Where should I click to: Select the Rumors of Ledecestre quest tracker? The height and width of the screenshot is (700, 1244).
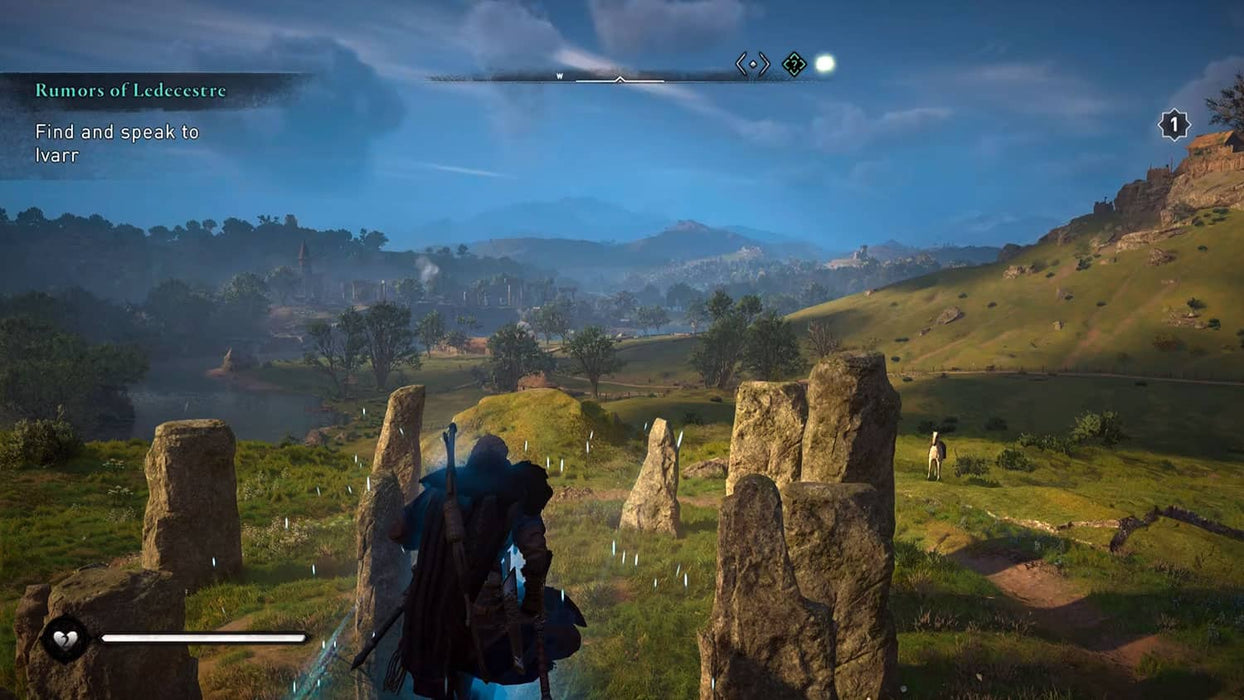point(131,91)
